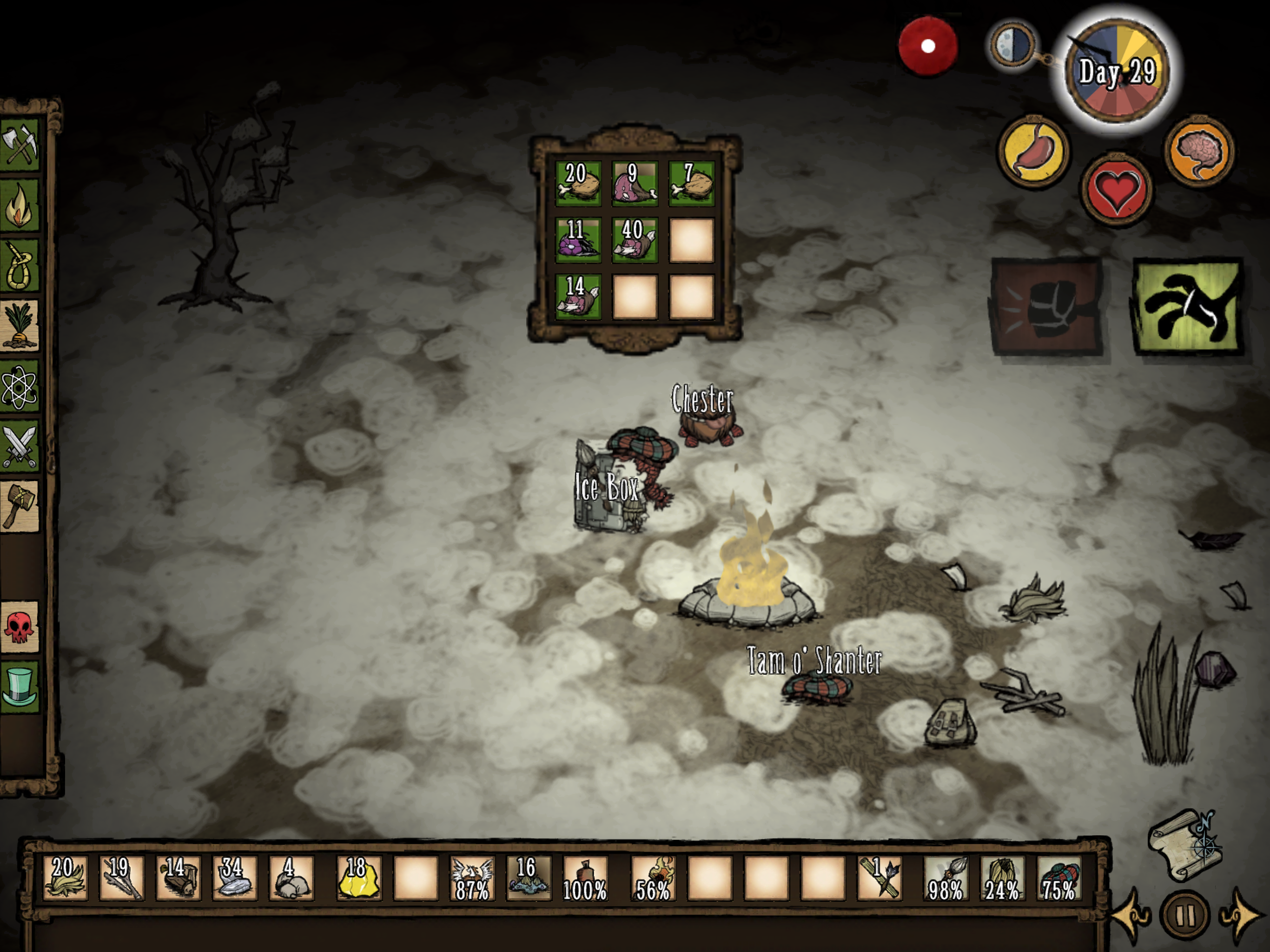This screenshot has height=952, width=1270.
Task: Open the Fire crafting tab
Action: [x=20, y=206]
